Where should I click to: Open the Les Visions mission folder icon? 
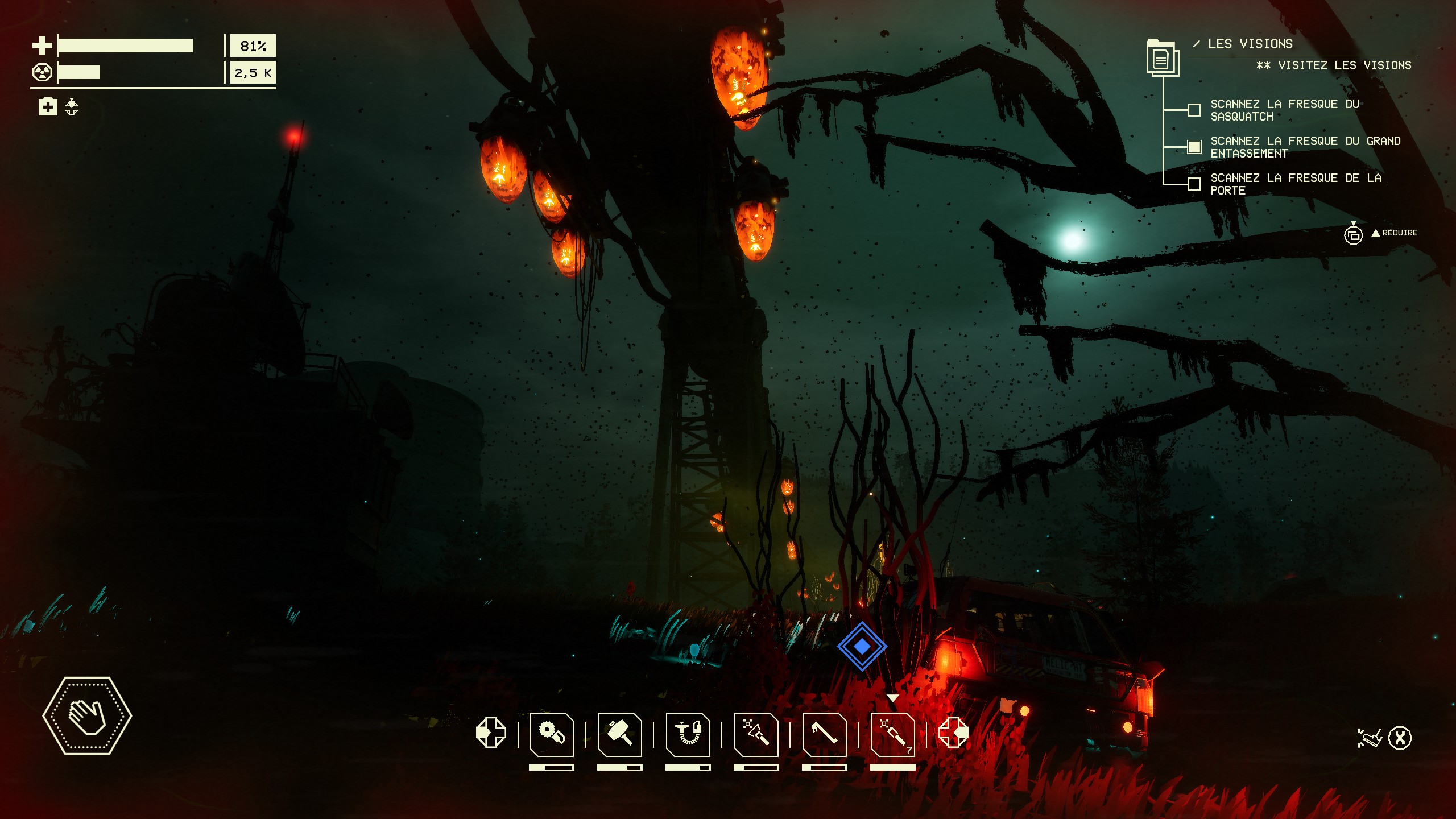pos(1163,58)
